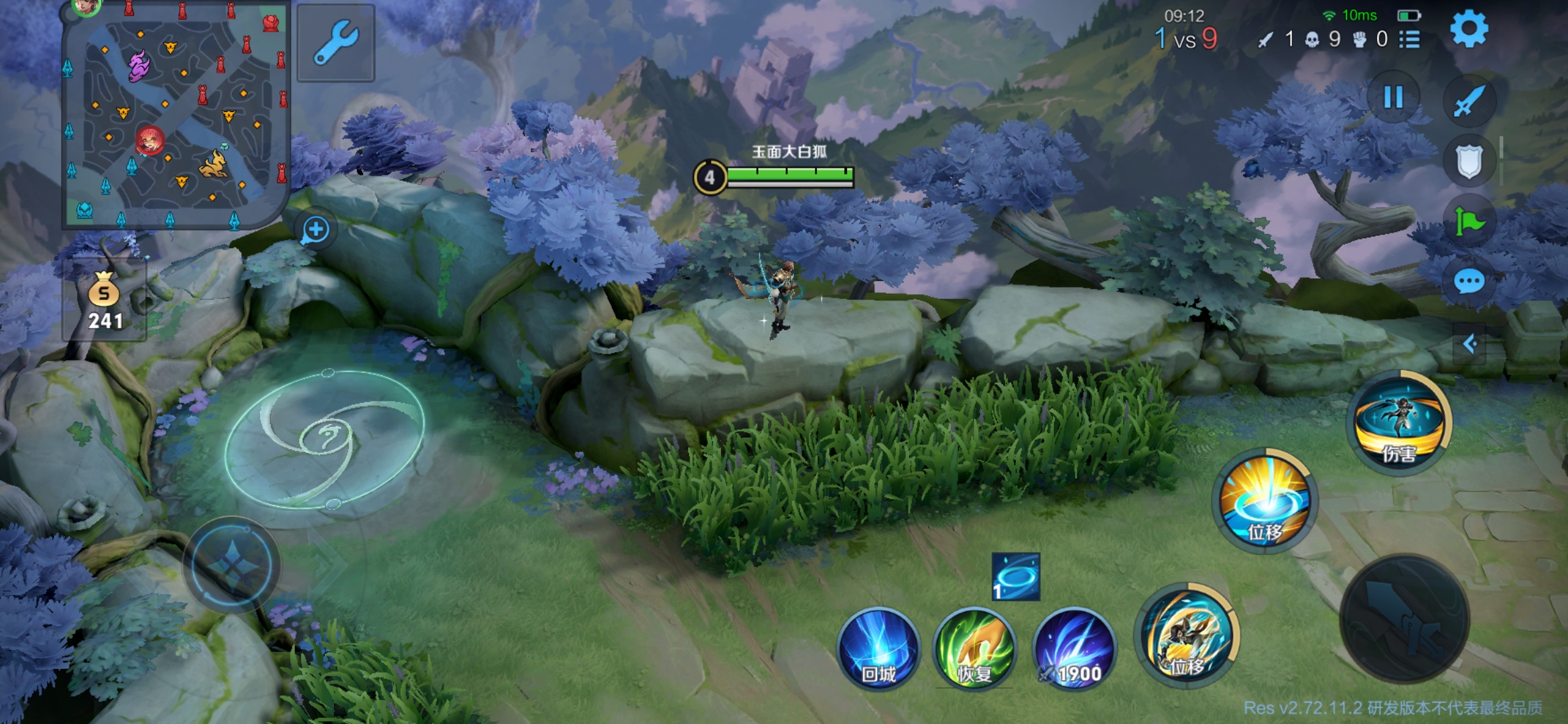Pause the match with the pause button

(x=1394, y=98)
